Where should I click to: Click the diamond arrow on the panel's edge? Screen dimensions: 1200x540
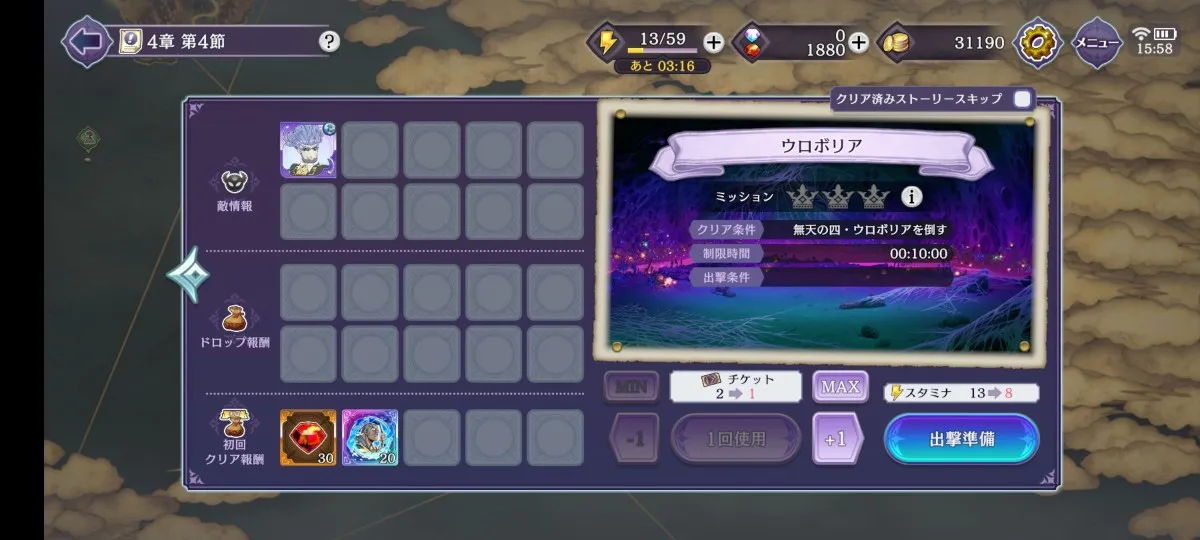187,275
